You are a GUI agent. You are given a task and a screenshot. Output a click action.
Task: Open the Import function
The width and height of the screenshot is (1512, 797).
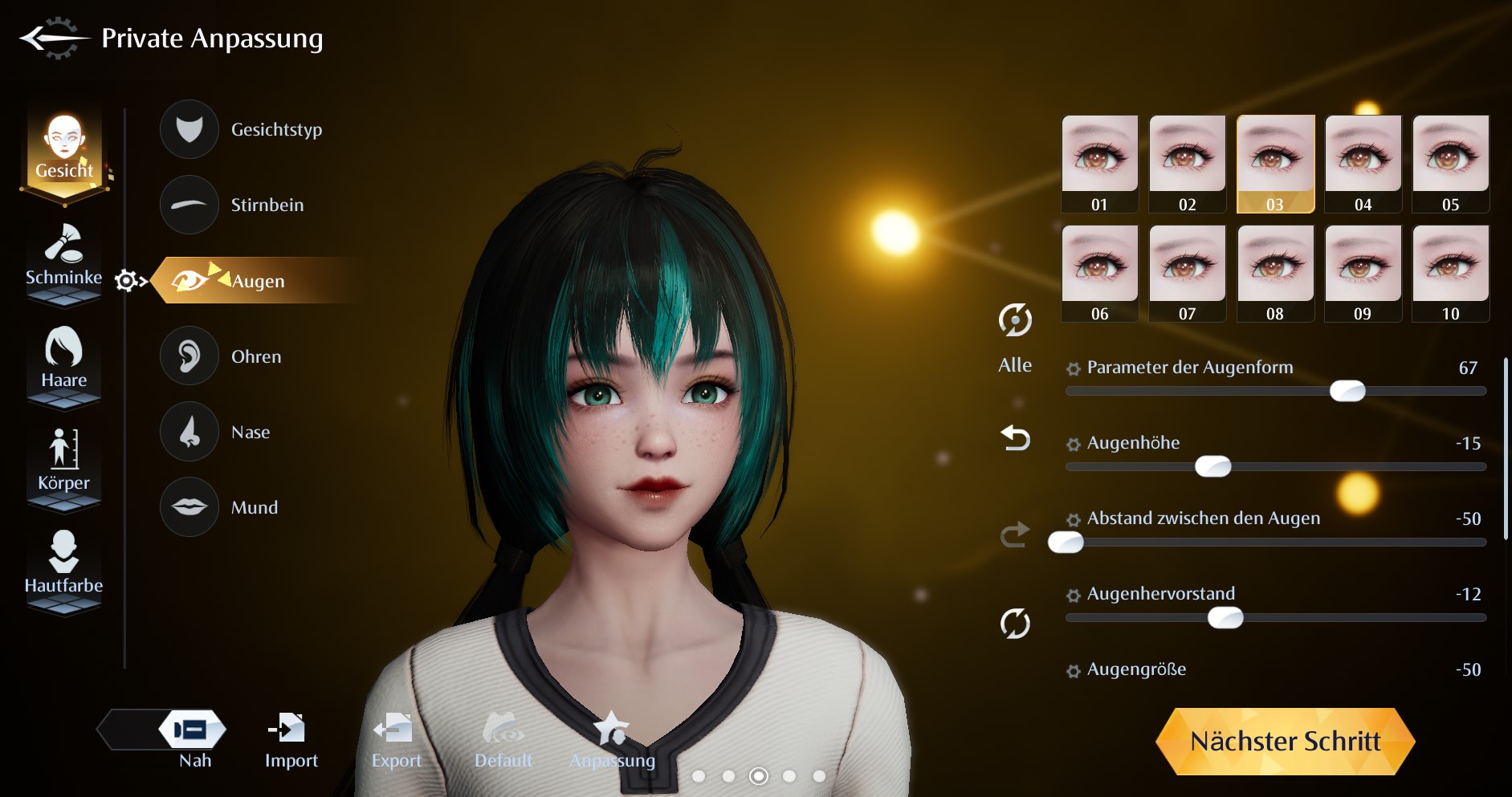click(291, 740)
